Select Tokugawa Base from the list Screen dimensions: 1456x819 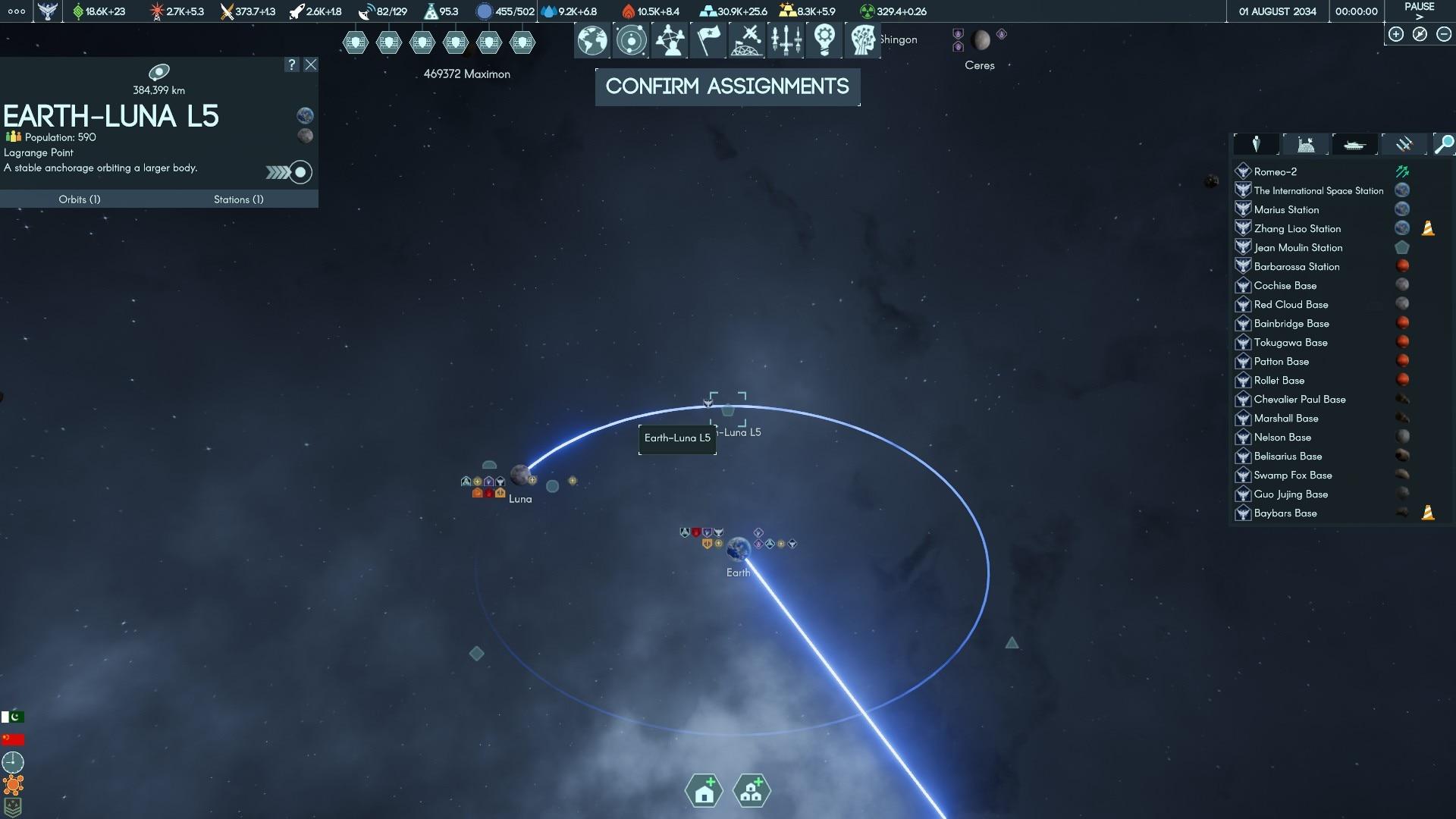1290,342
